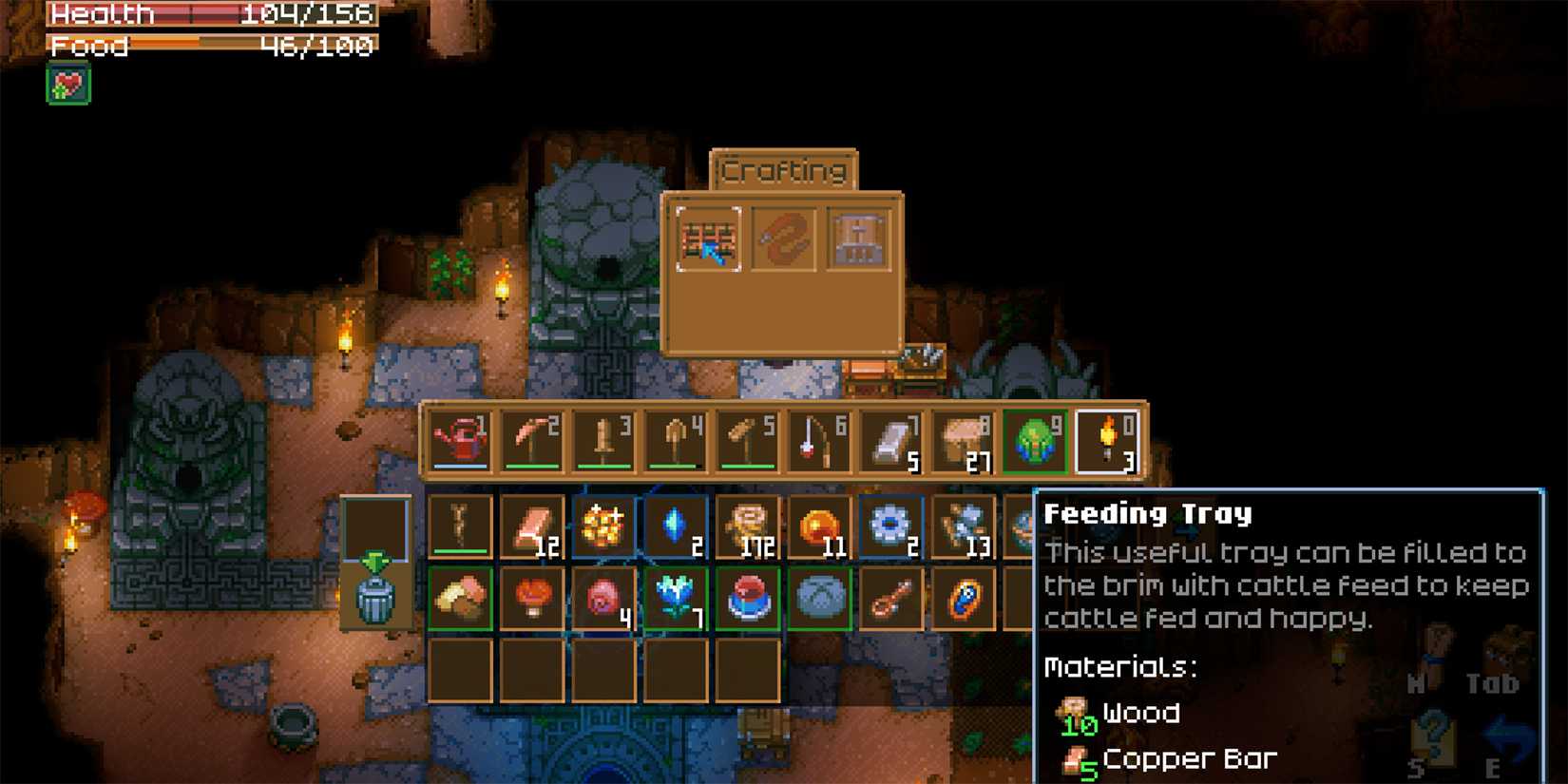Select the blue flower stack of 7
Screen dimensions: 1568x784
click(677, 599)
